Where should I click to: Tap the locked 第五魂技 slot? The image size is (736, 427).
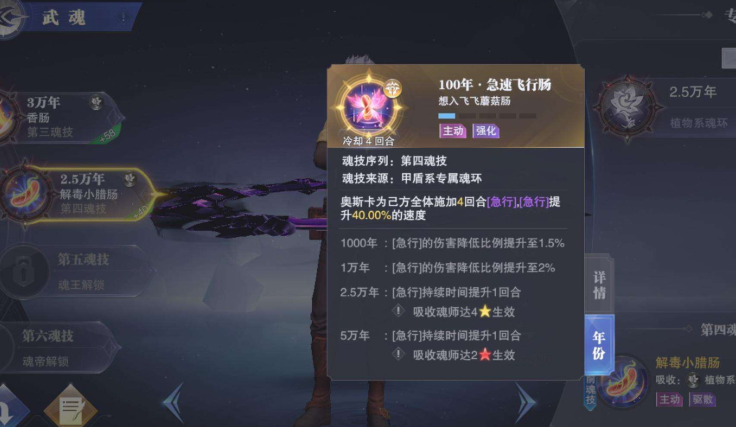(75, 268)
